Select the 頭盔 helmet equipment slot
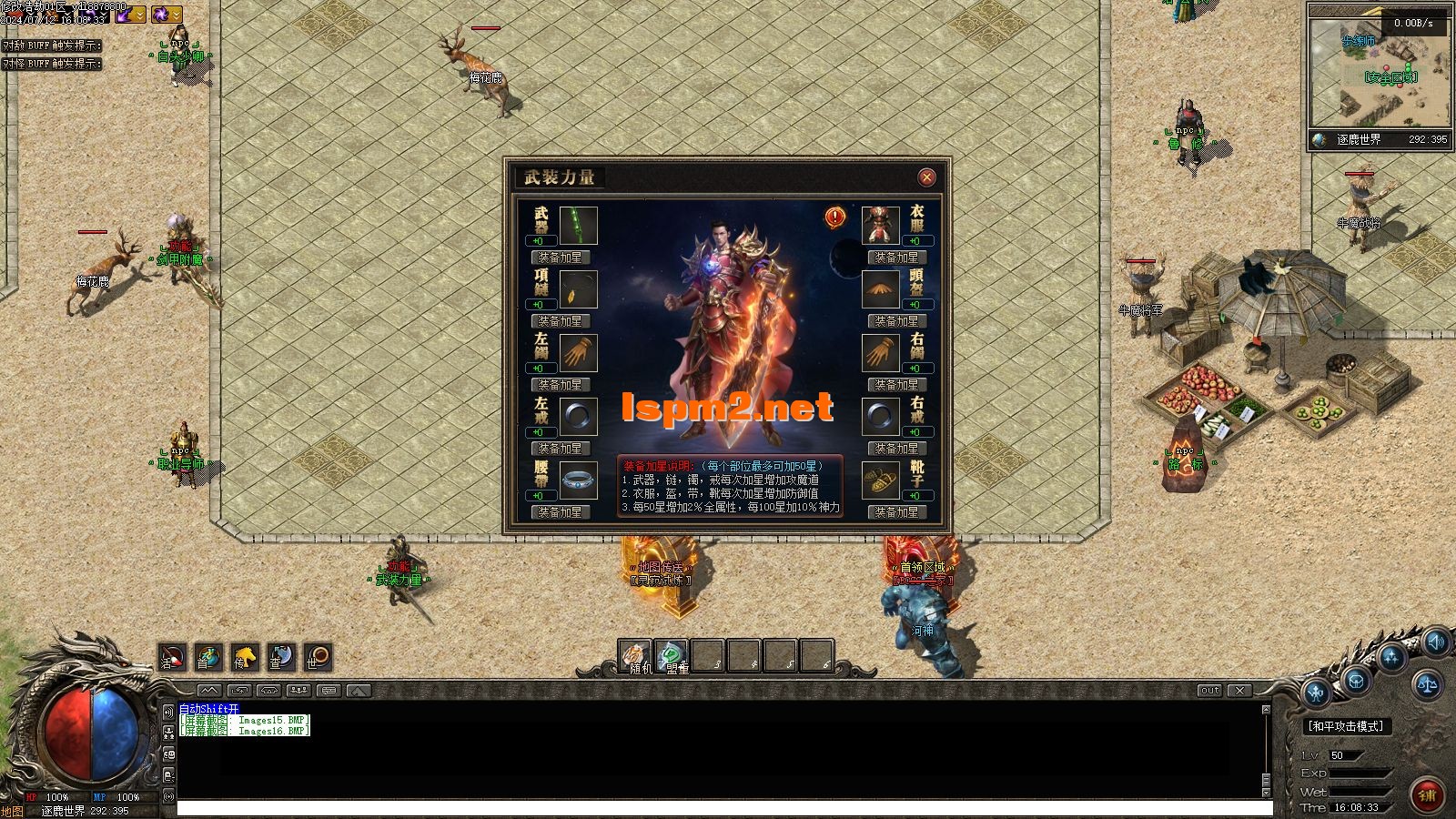The height and width of the screenshot is (819, 1456). pos(880,289)
